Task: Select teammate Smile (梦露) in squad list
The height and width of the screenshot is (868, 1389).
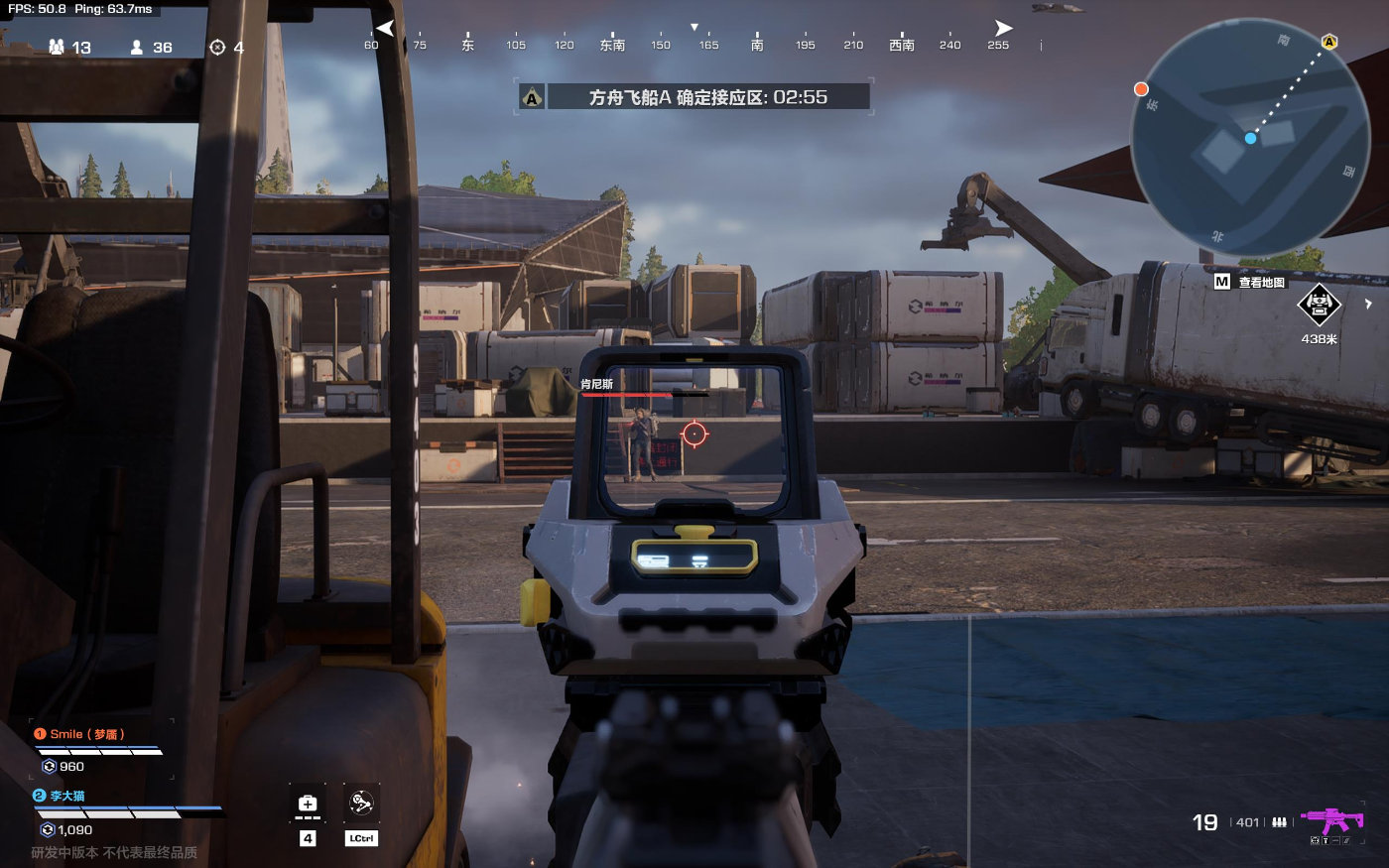Action: point(87,734)
